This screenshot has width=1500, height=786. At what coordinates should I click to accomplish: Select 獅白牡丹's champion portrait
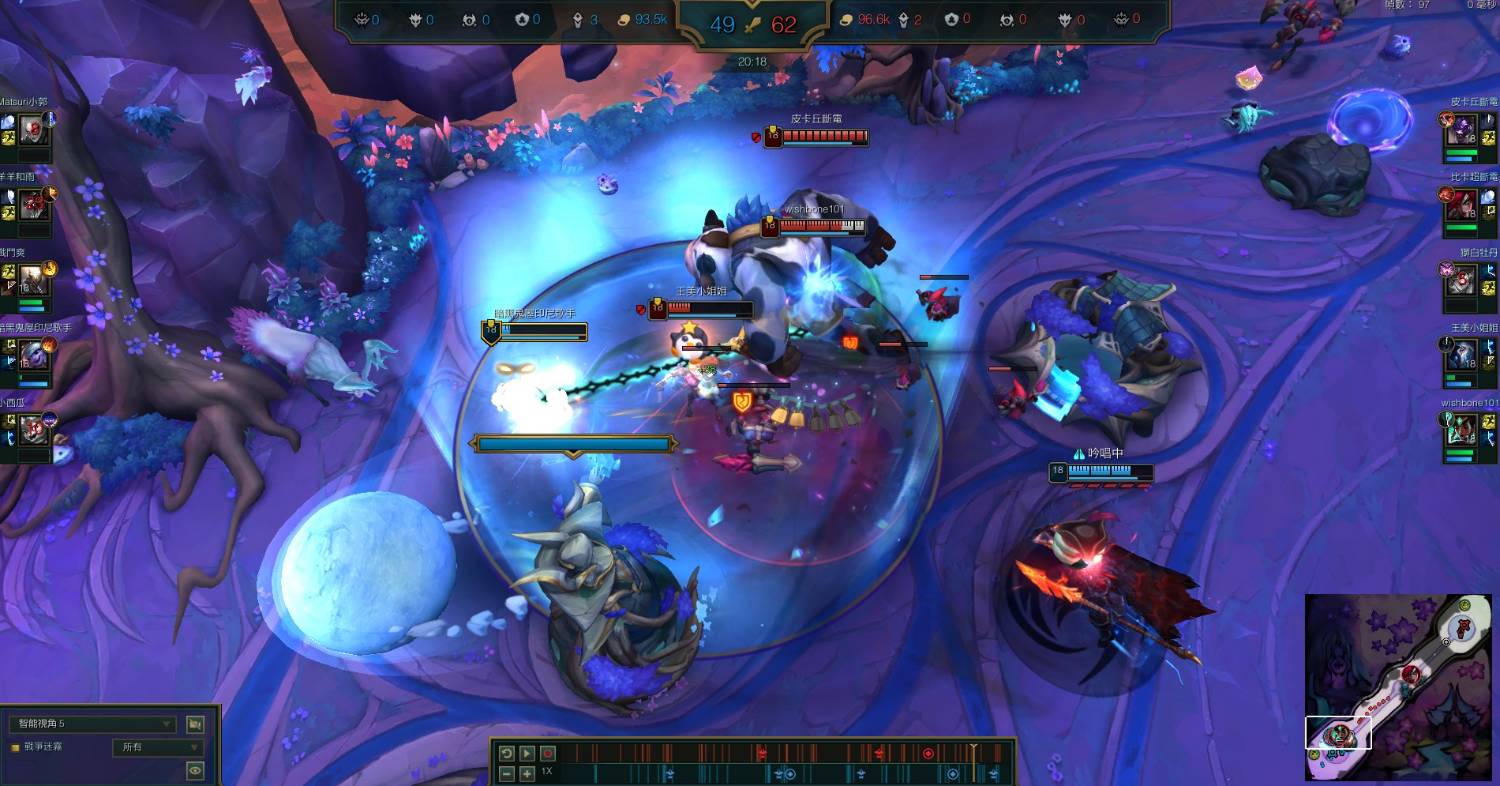tap(1462, 280)
